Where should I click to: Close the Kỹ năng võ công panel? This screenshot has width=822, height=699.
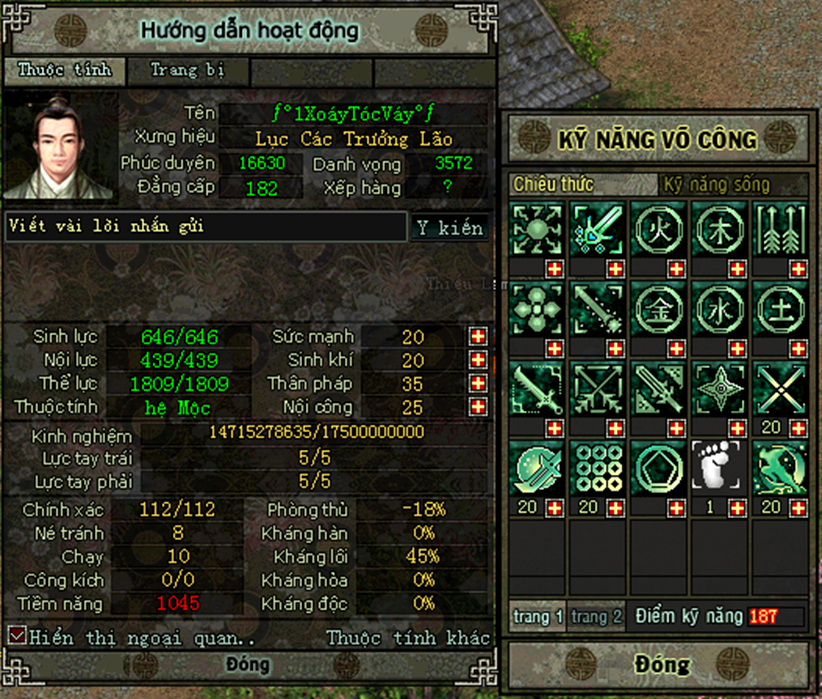(x=660, y=664)
